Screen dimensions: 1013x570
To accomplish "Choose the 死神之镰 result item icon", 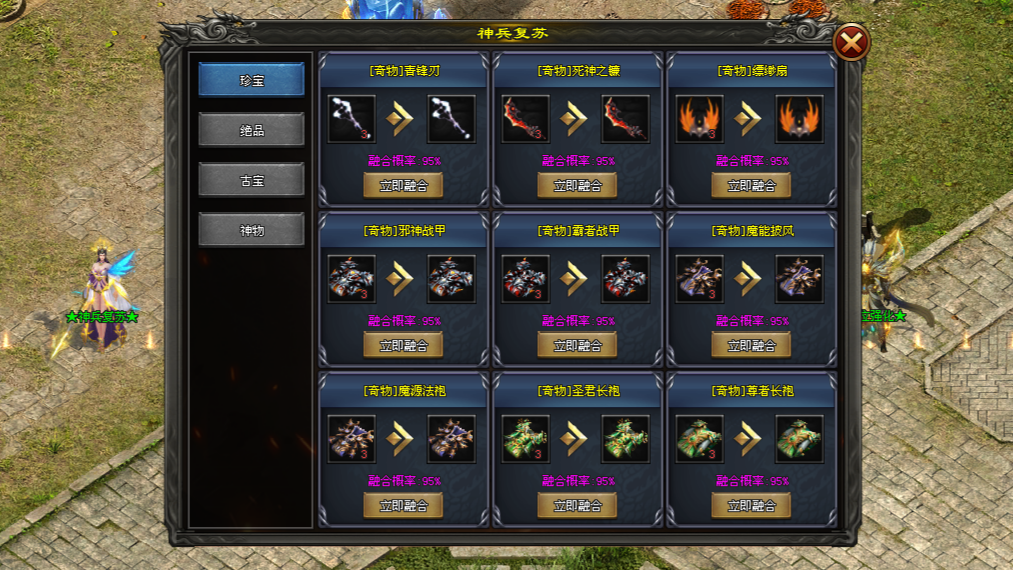I will (626, 119).
